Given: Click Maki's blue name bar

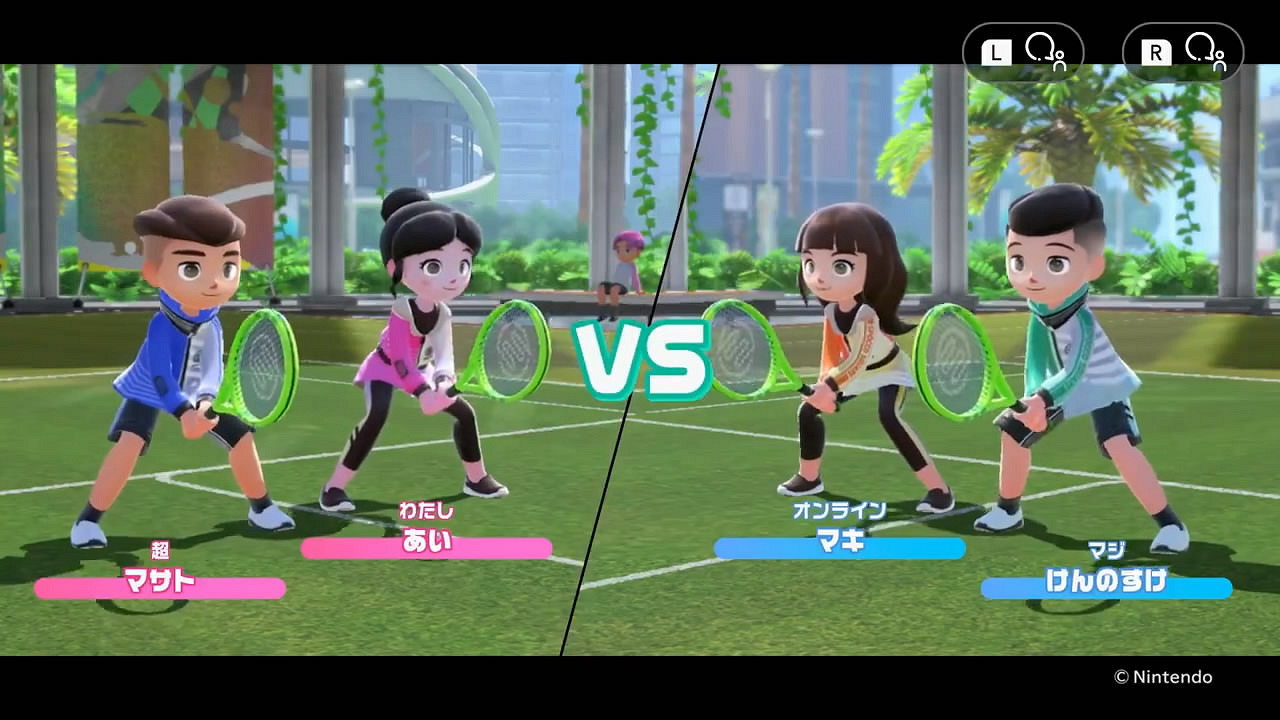Looking at the screenshot, I should click(840, 548).
